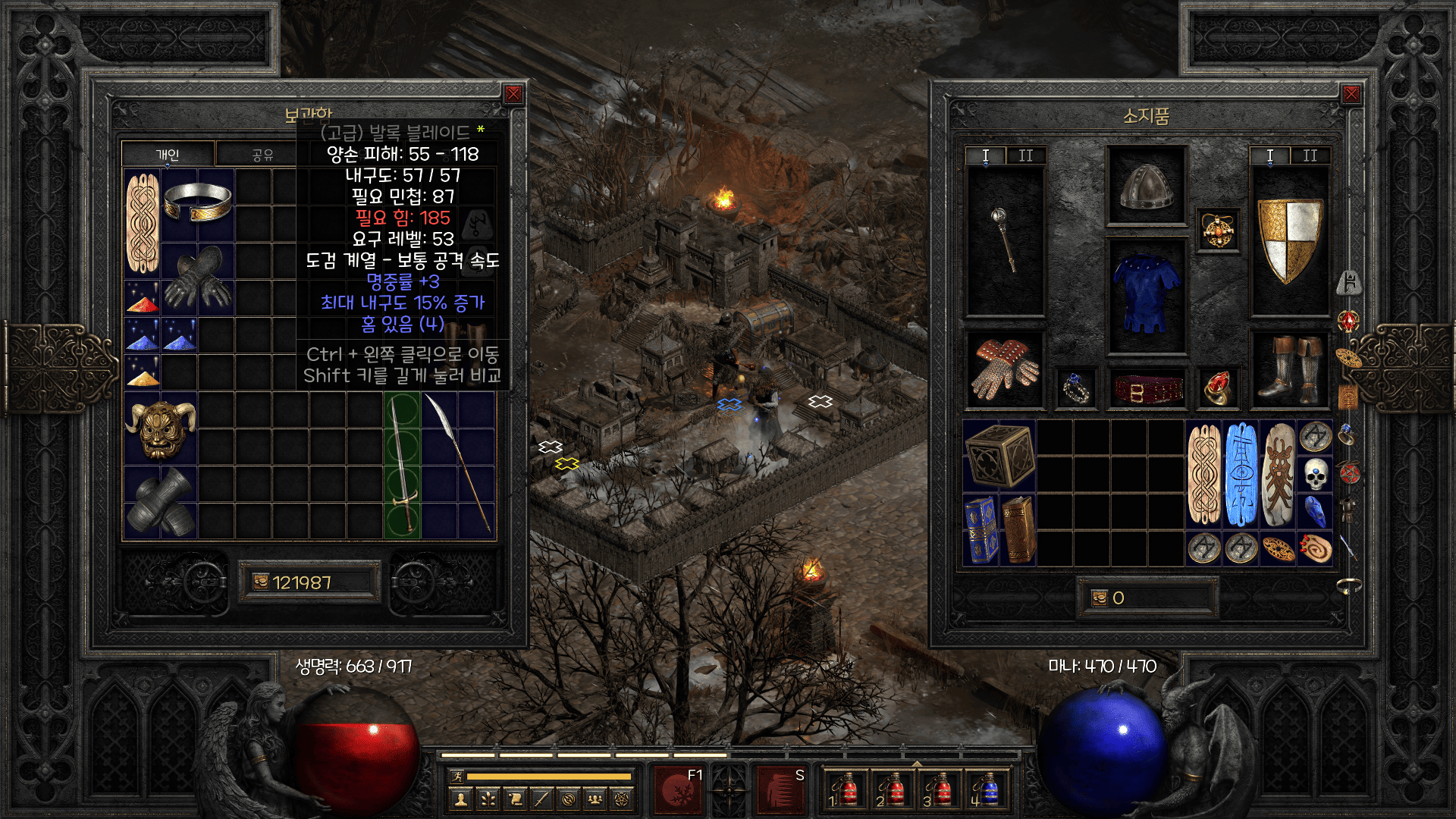Click the stash gold withdraw button
Screen dimensions: 1456x819
pos(261,582)
